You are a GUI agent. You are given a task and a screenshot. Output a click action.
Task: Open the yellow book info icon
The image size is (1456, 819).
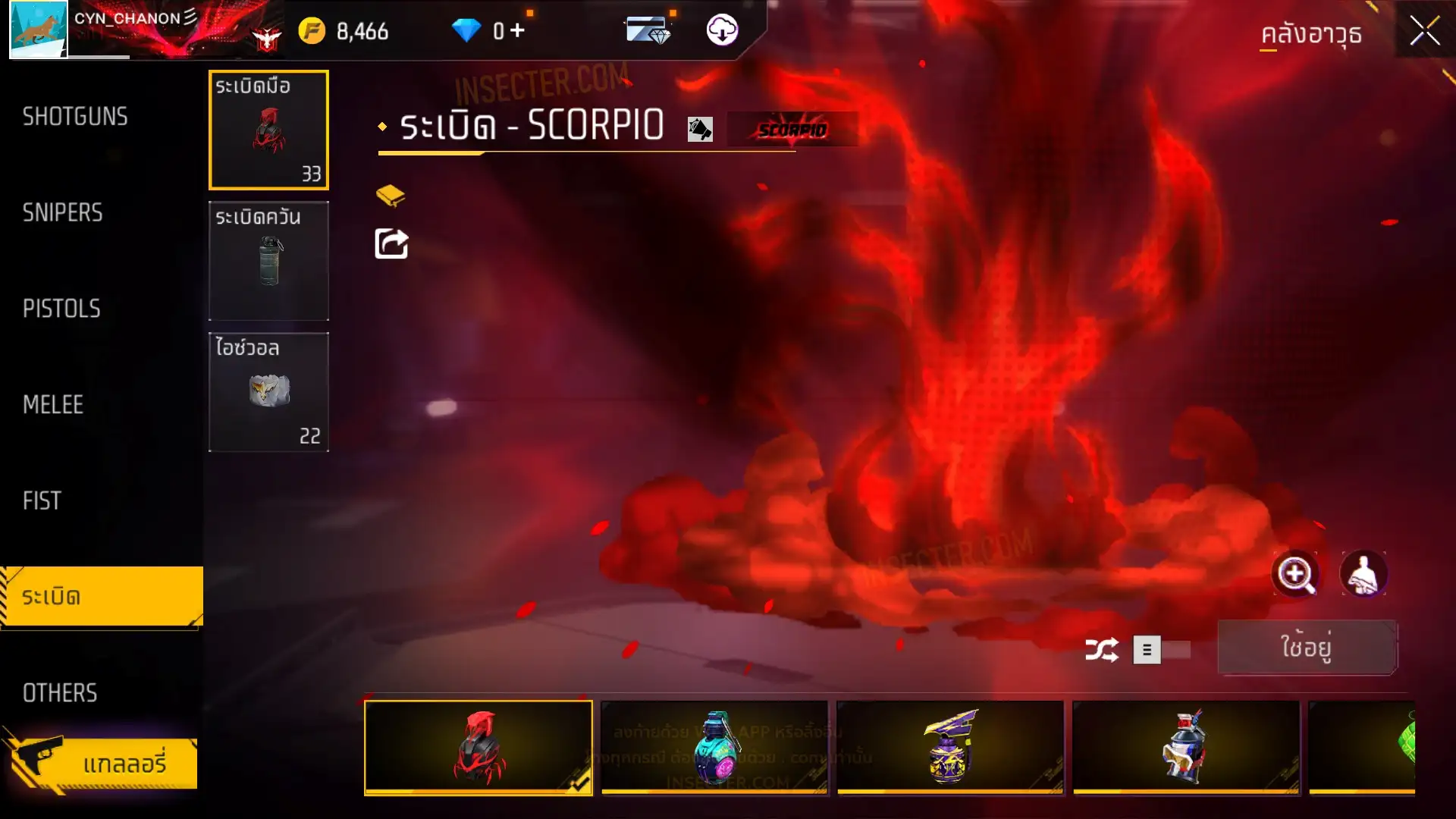(x=391, y=196)
